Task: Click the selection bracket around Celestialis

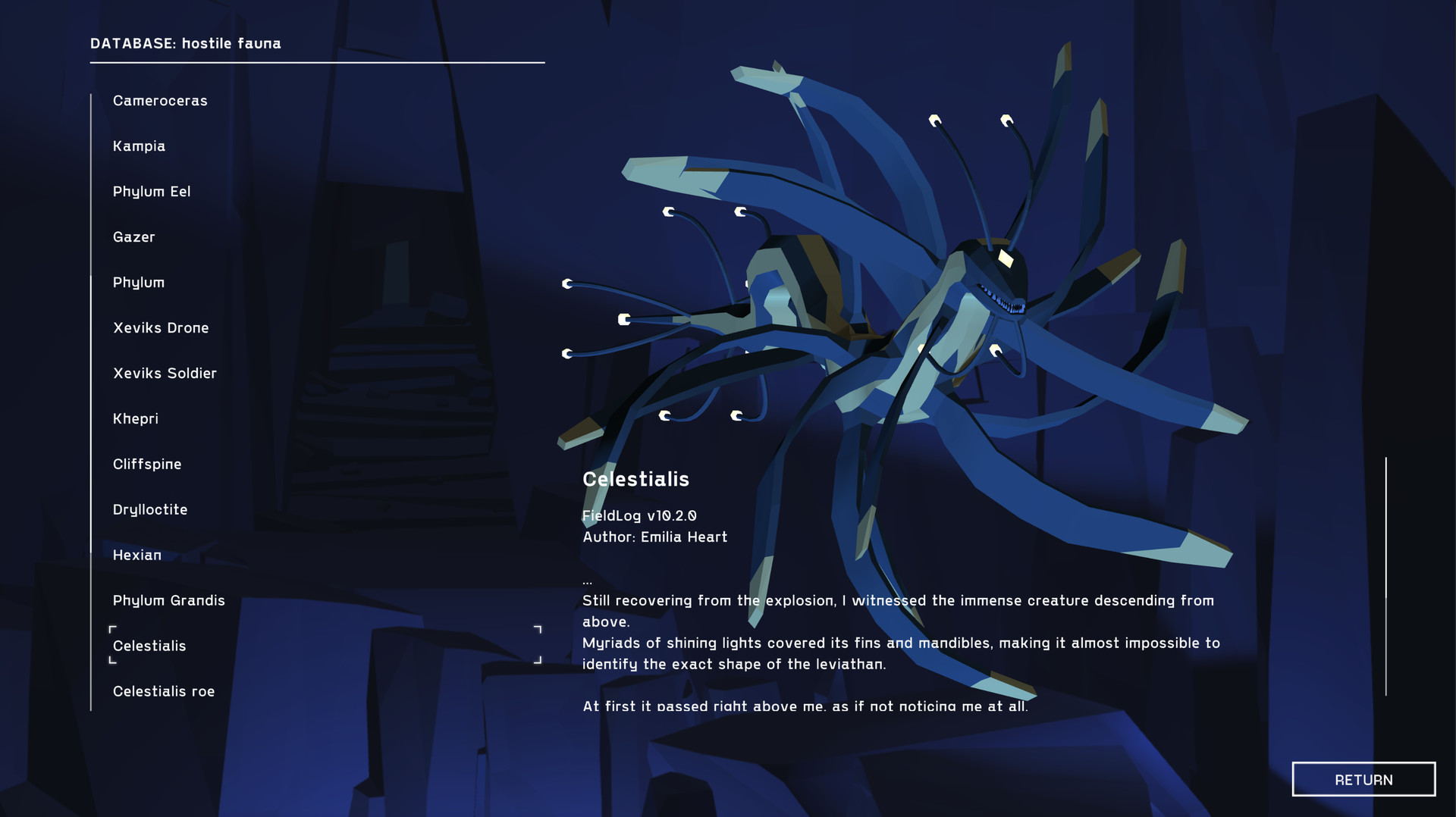Action: click(x=112, y=628)
